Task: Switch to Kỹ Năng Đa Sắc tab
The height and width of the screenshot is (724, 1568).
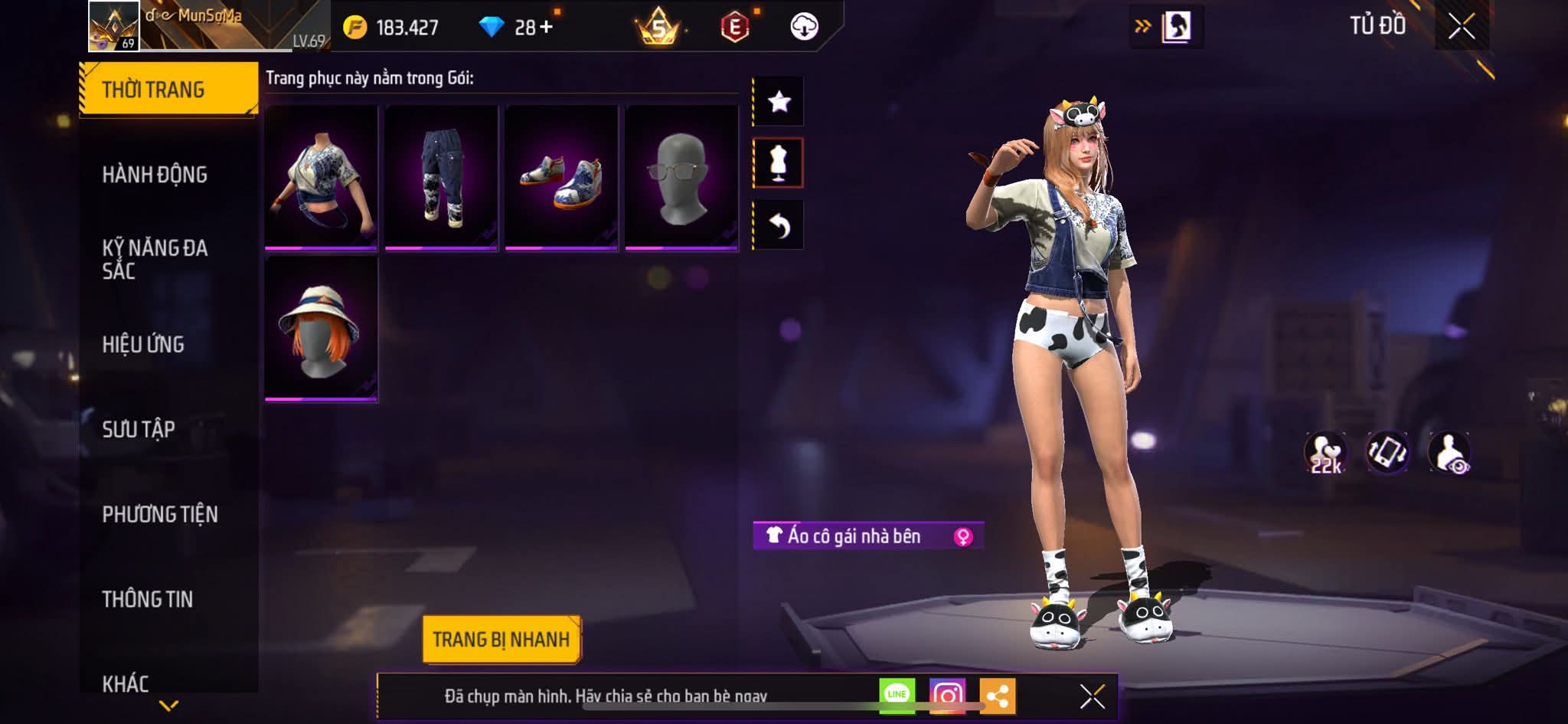Action: pyautogui.click(x=155, y=259)
